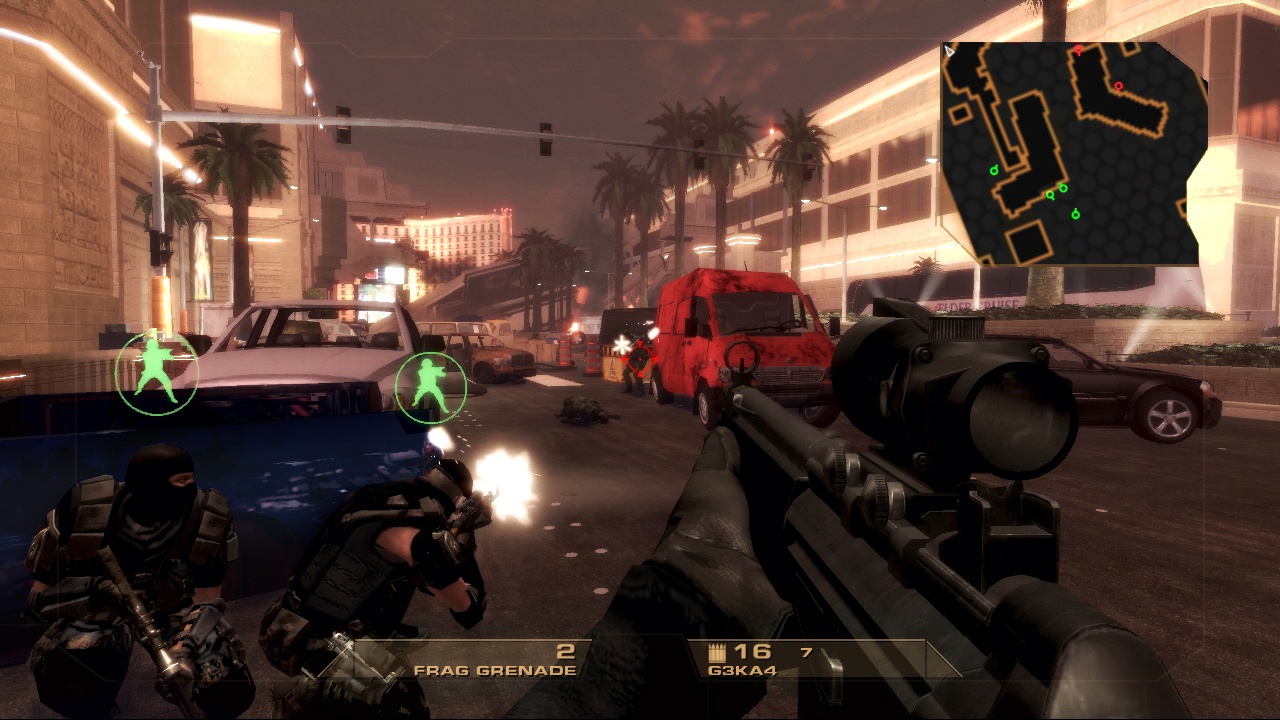The image size is (1280, 720).
Task: Click the lower red enemy blip on minimap
Action: (x=1118, y=86)
